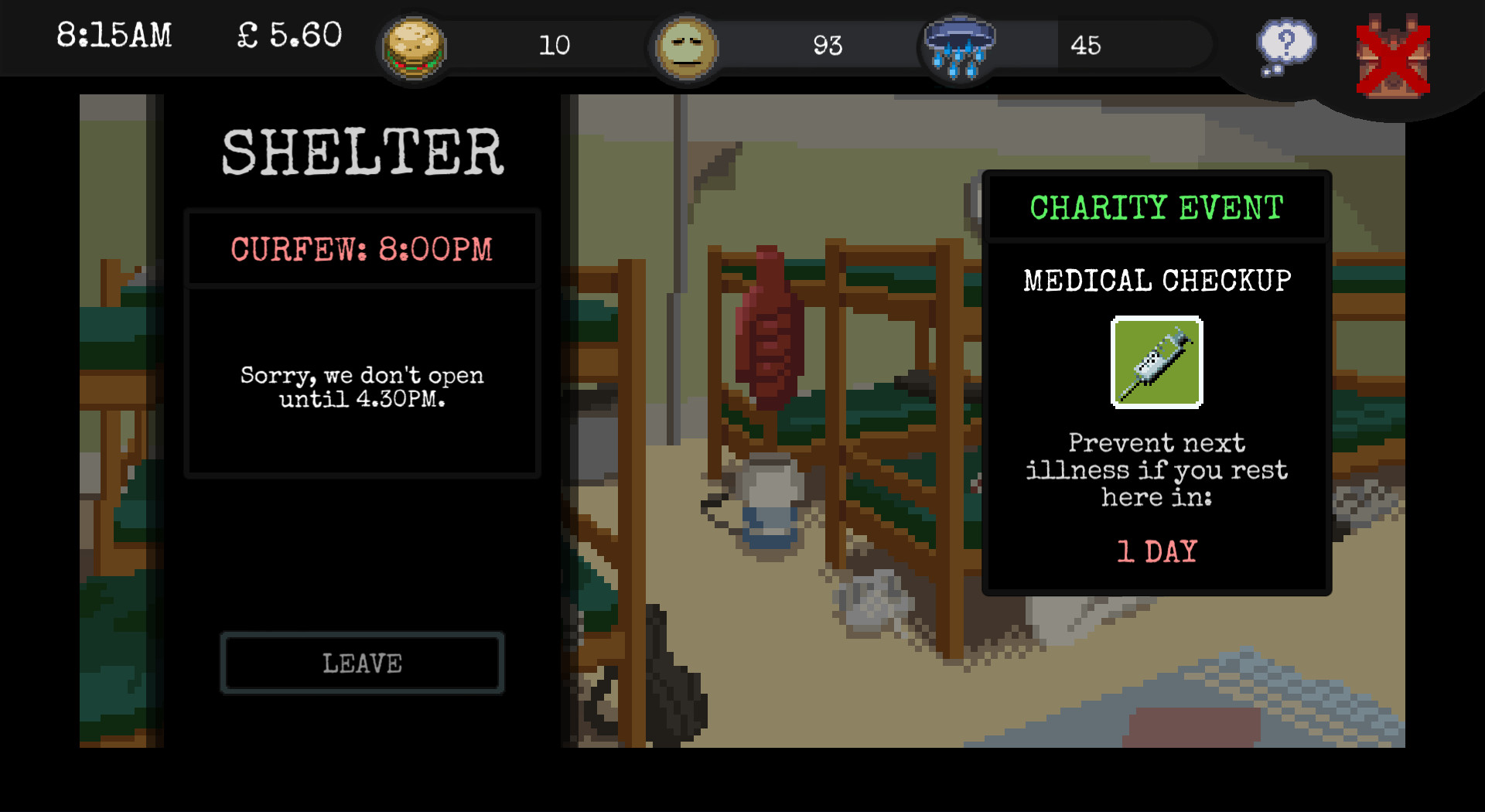Click the hygiene counter value 45
This screenshot has width=1485, height=812.
click(x=1088, y=46)
